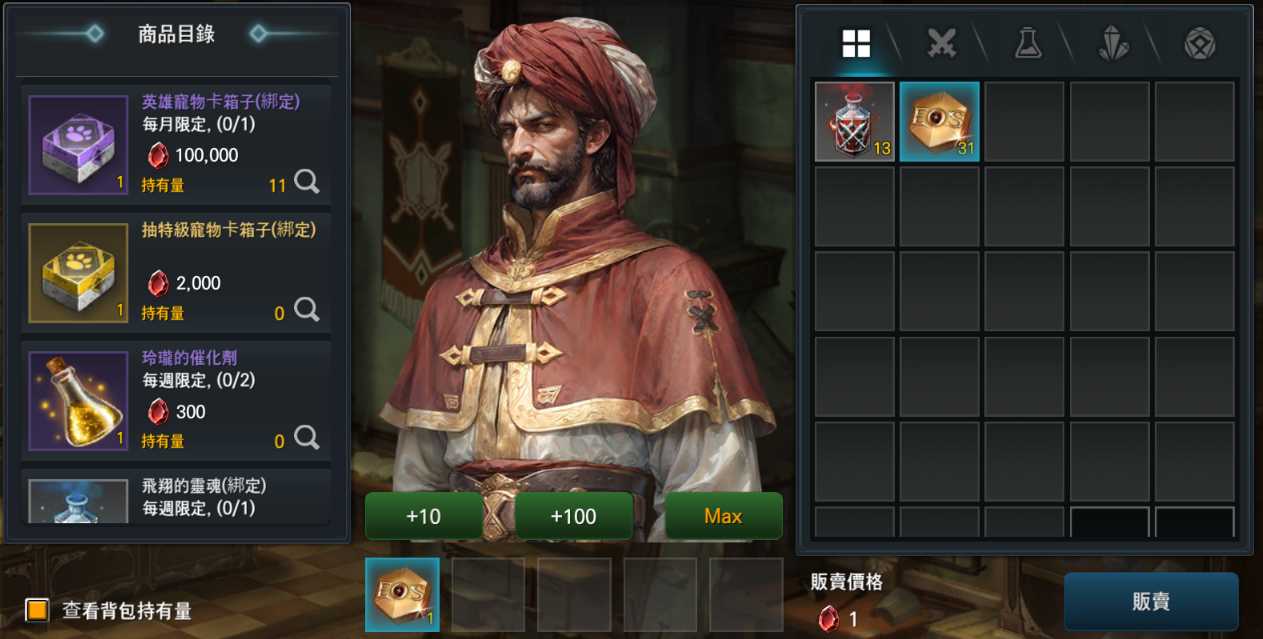
Task: Select the red potion bottle inventory slot
Action: tap(855, 122)
